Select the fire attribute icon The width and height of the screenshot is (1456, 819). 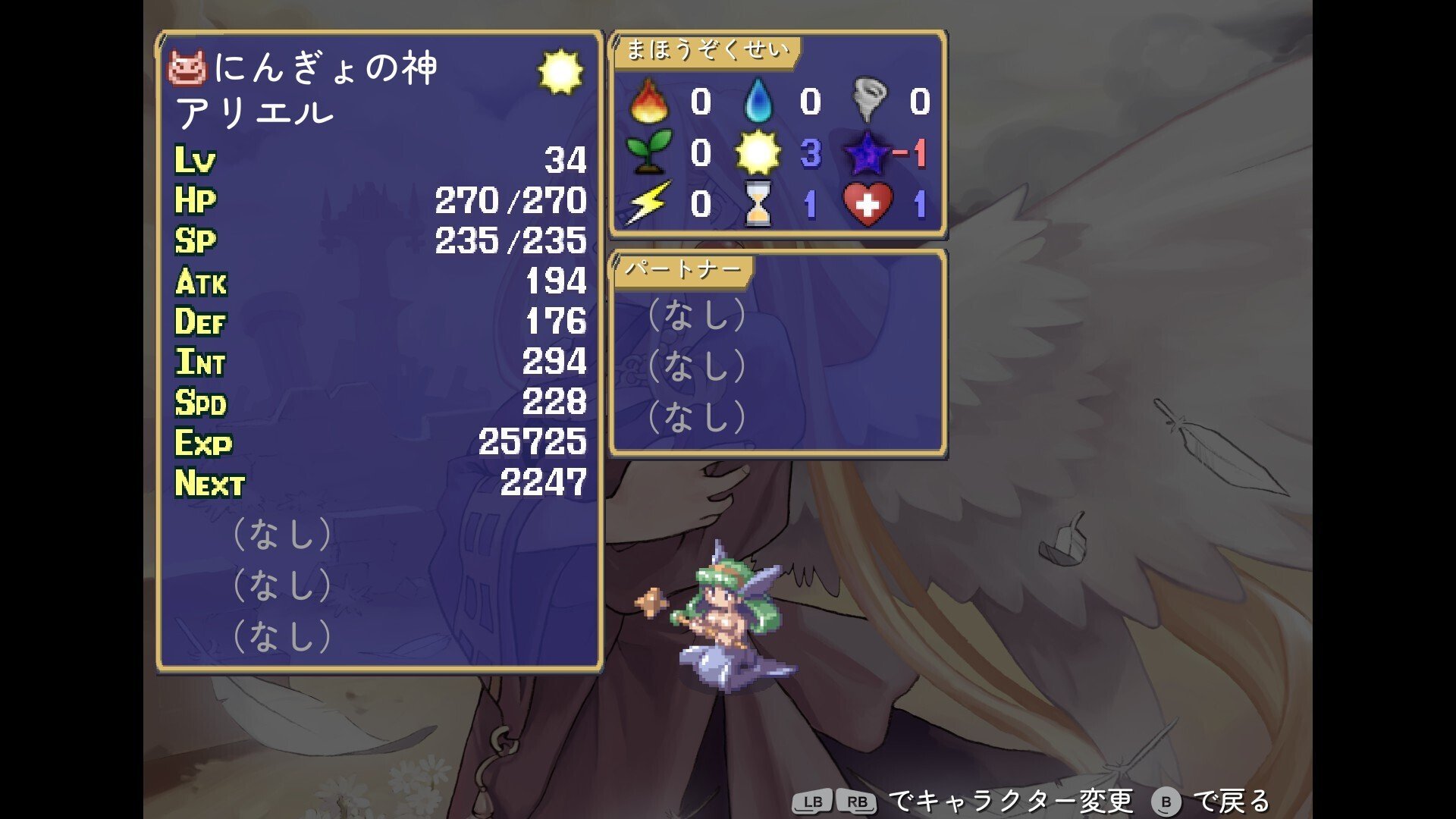click(x=651, y=100)
